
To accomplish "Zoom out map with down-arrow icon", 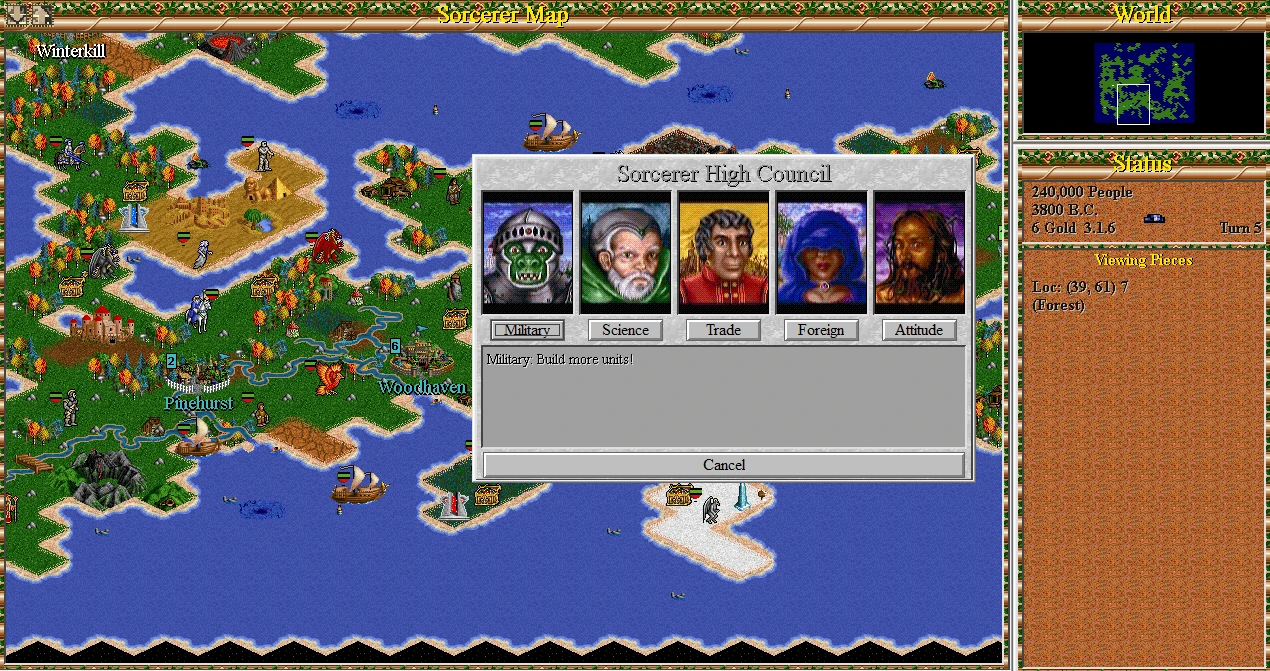I will (x=18, y=13).
